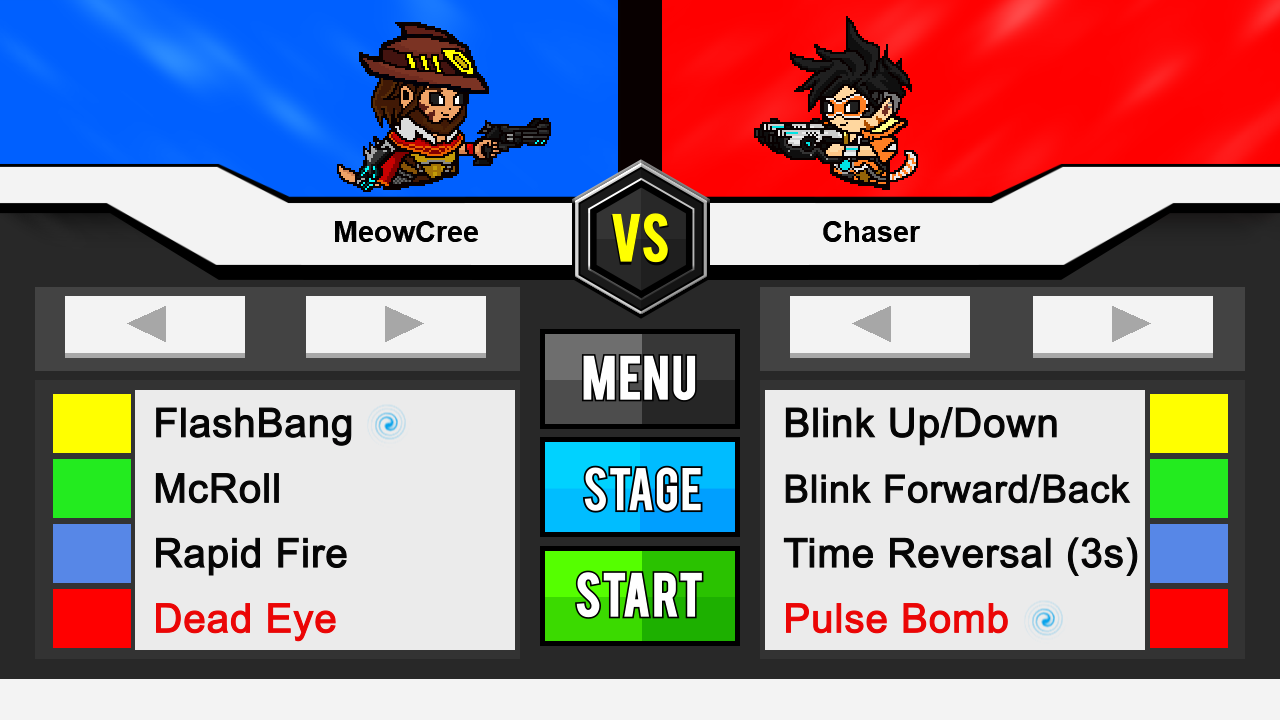The height and width of the screenshot is (720, 1280).
Task: Click Chaser's left character arrow
Action: click(x=879, y=325)
